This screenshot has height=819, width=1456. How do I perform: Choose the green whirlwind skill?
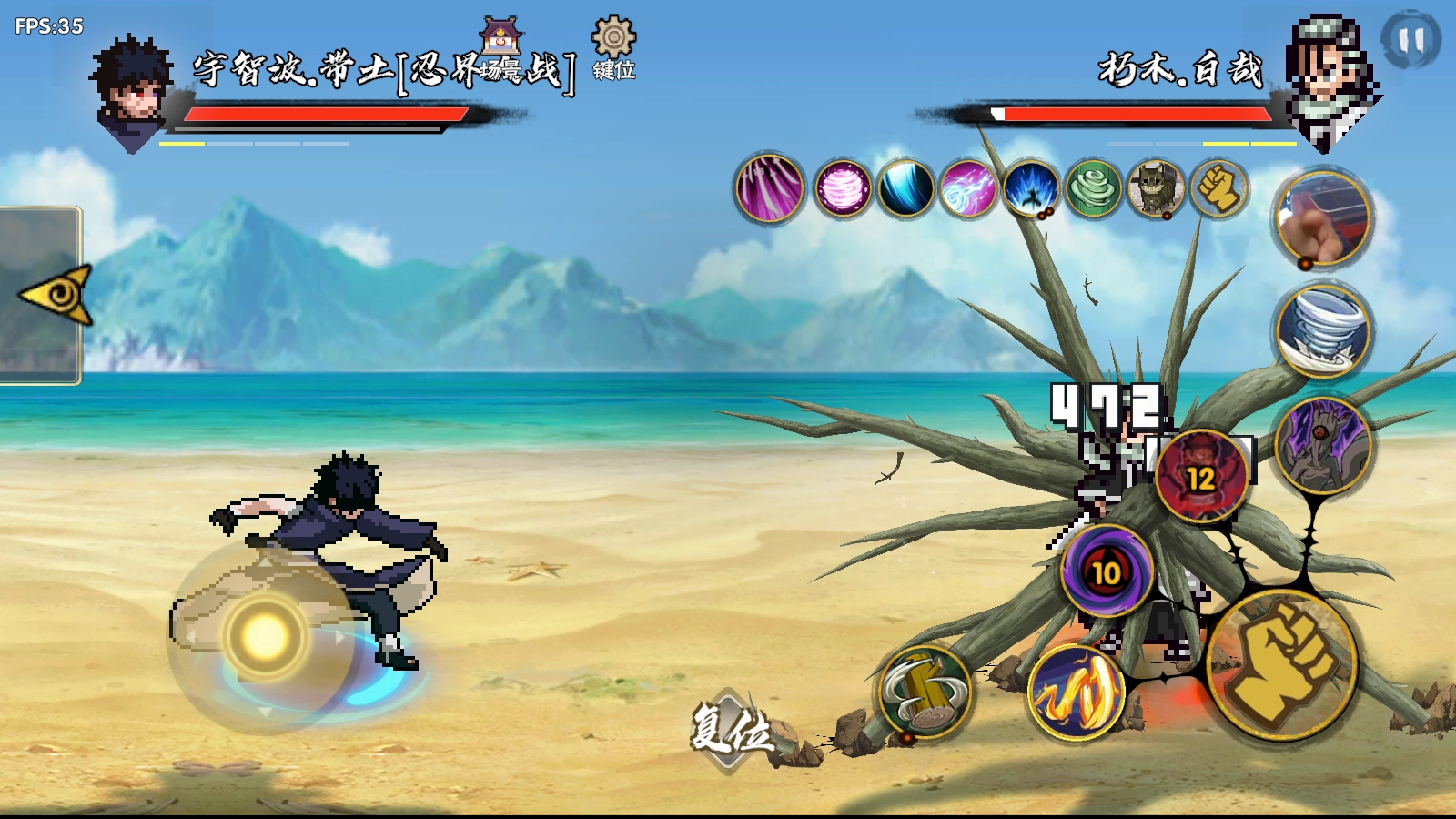[x=1094, y=189]
